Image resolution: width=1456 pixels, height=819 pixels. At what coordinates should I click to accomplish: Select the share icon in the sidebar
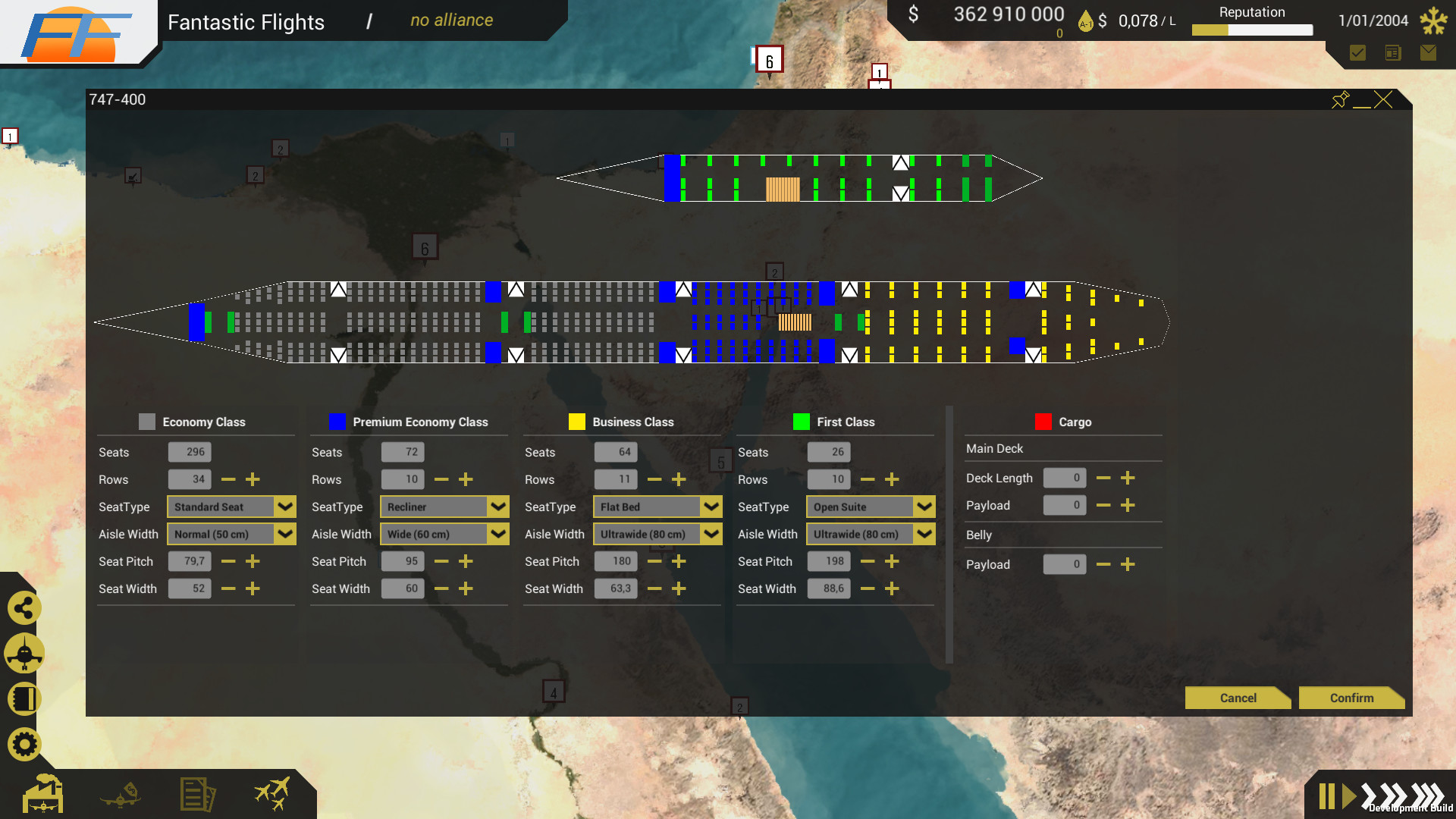(x=24, y=607)
